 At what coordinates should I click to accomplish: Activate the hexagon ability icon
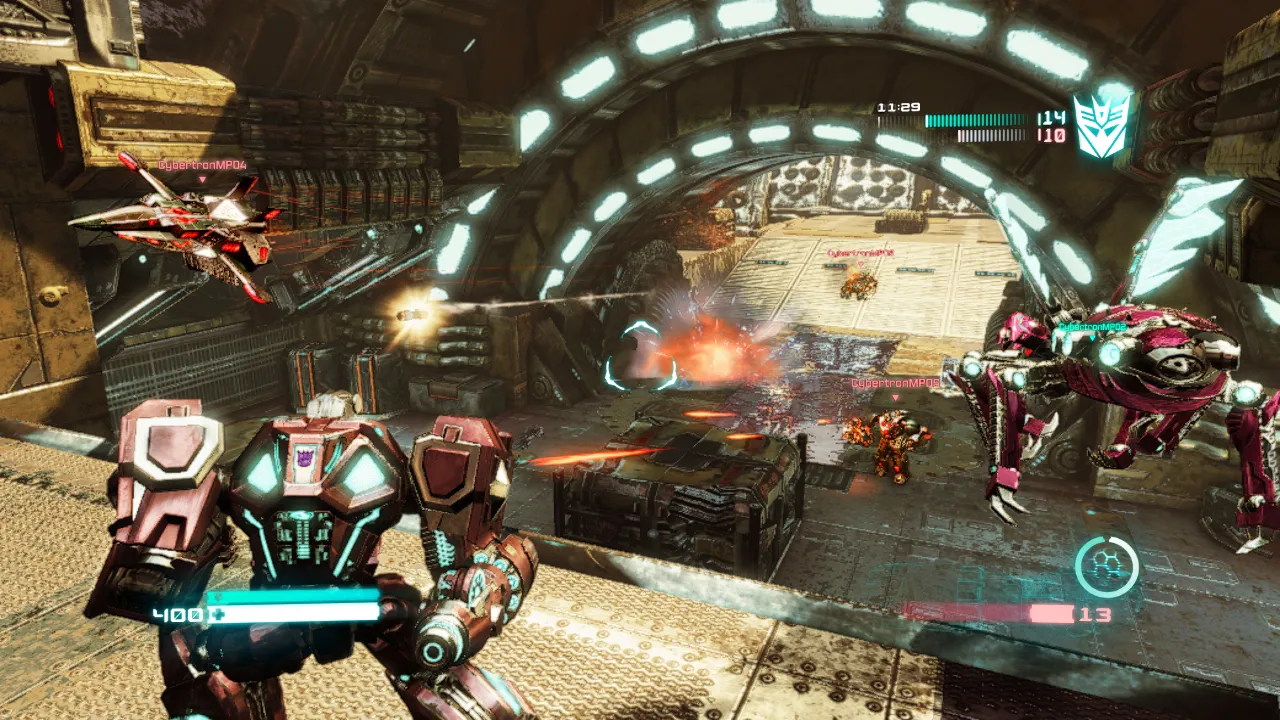[1106, 567]
